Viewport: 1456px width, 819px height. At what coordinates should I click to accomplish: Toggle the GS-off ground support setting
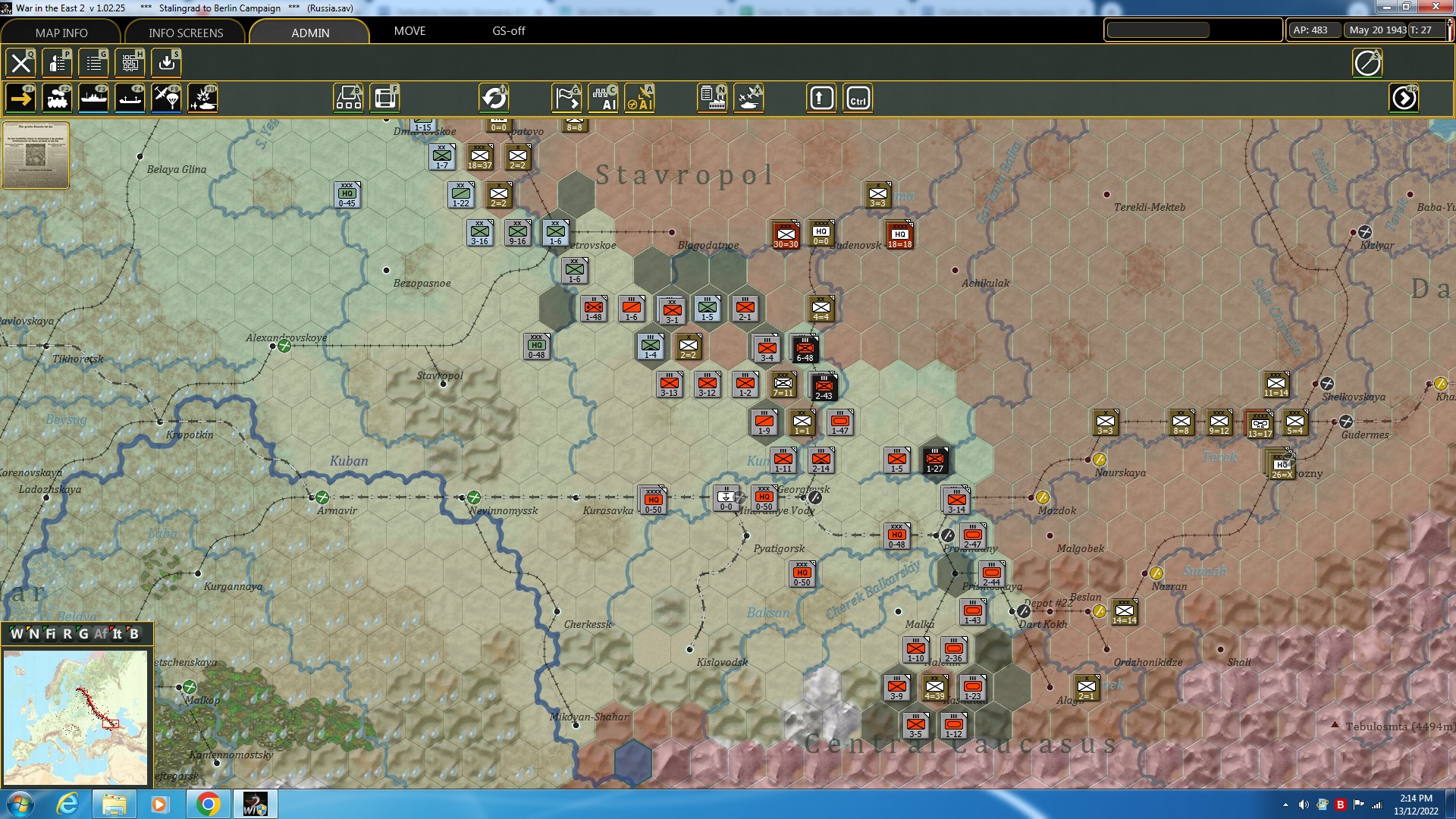[507, 31]
